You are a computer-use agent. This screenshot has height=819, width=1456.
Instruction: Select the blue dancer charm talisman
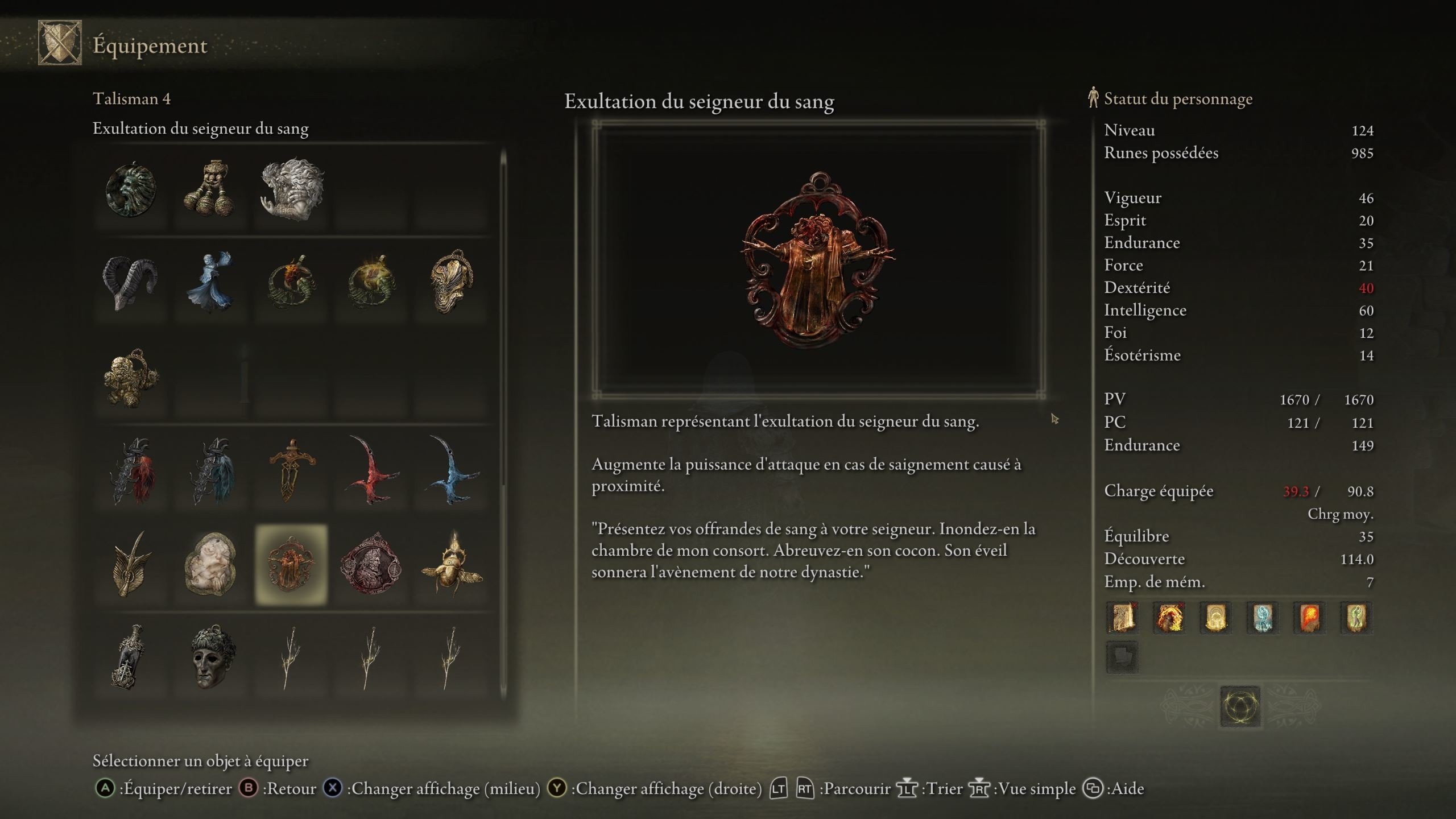210,283
